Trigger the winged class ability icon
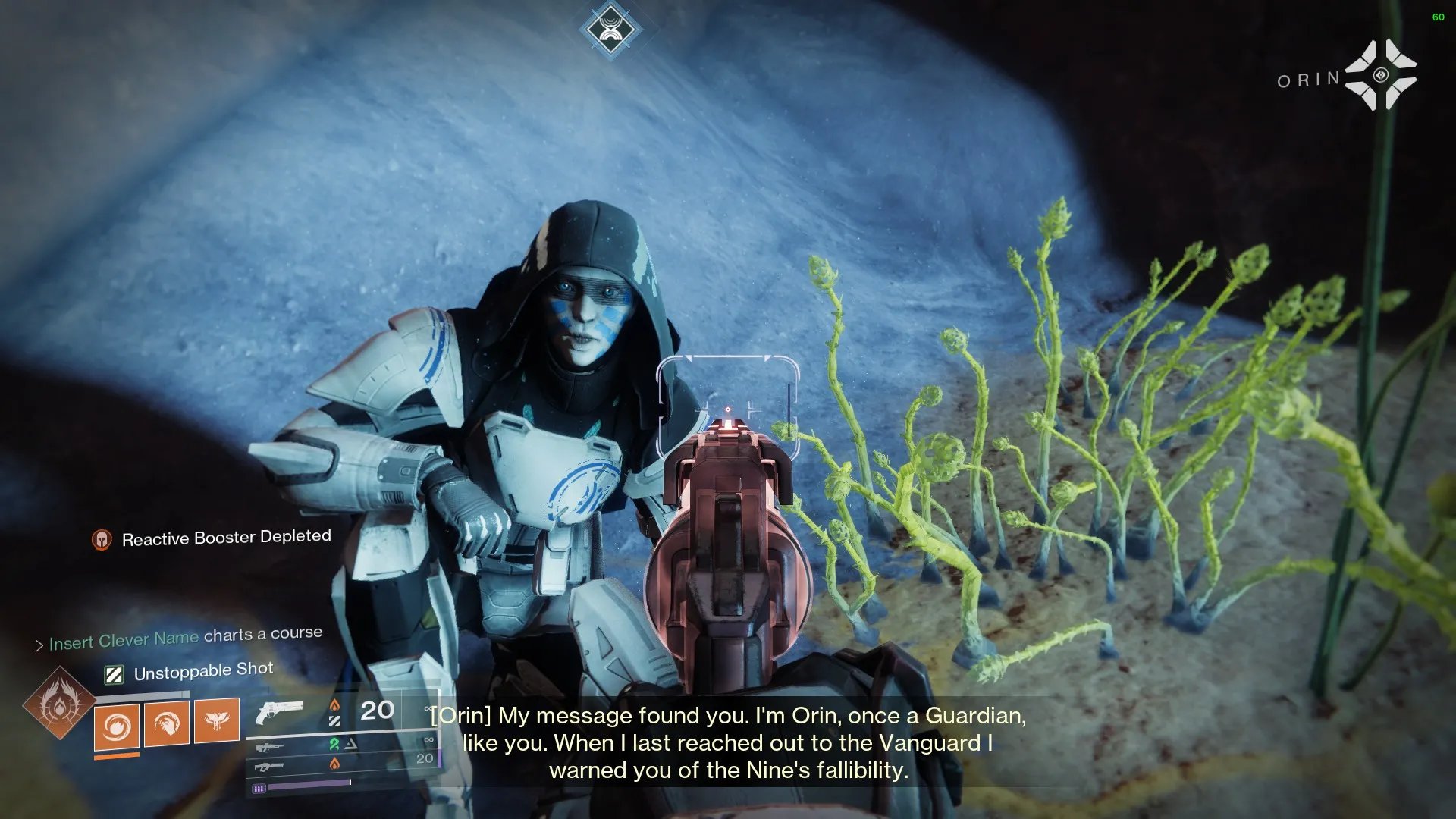Image resolution: width=1456 pixels, height=819 pixels. click(217, 720)
